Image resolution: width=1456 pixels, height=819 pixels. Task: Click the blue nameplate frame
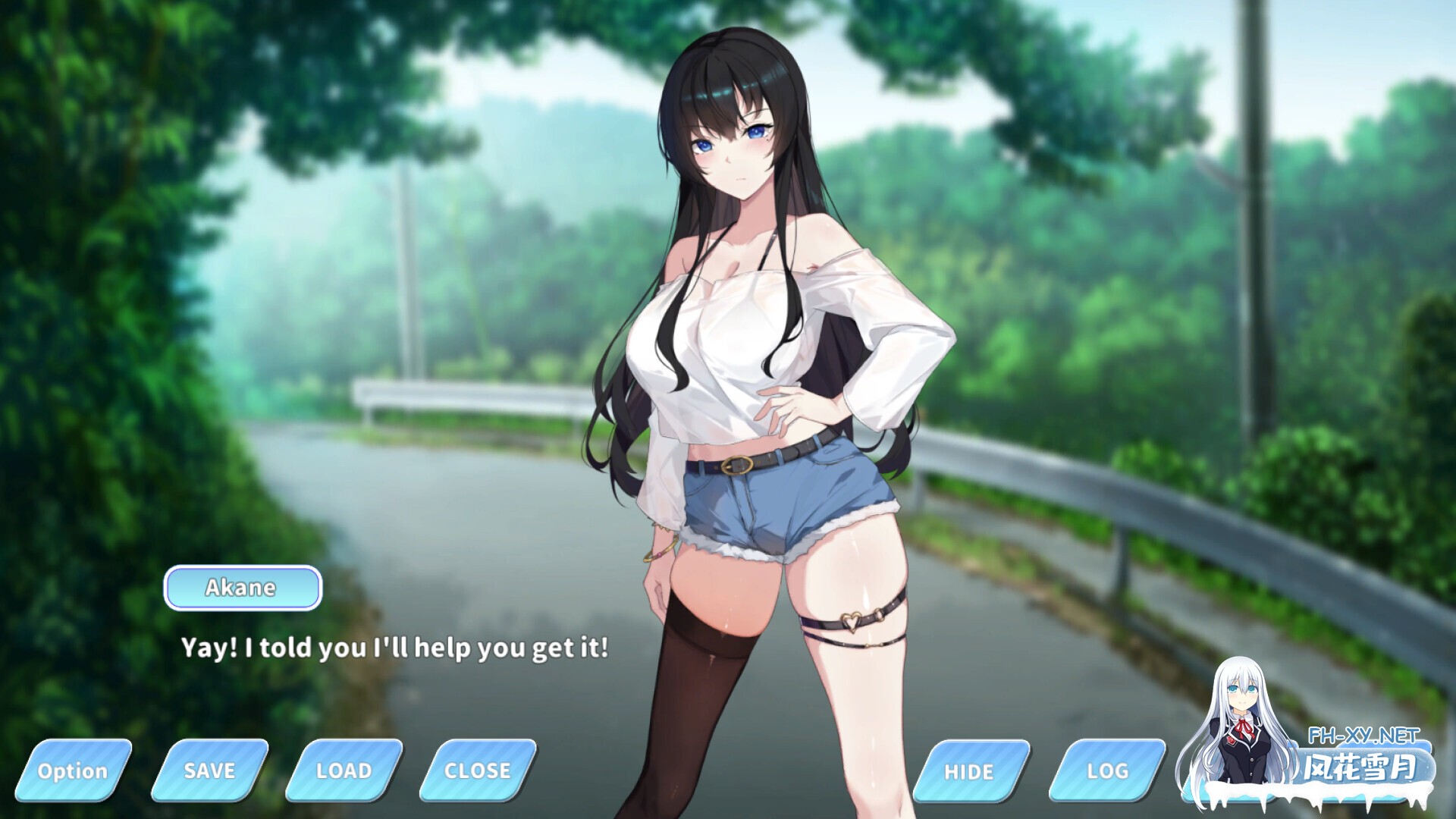coord(243,587)
